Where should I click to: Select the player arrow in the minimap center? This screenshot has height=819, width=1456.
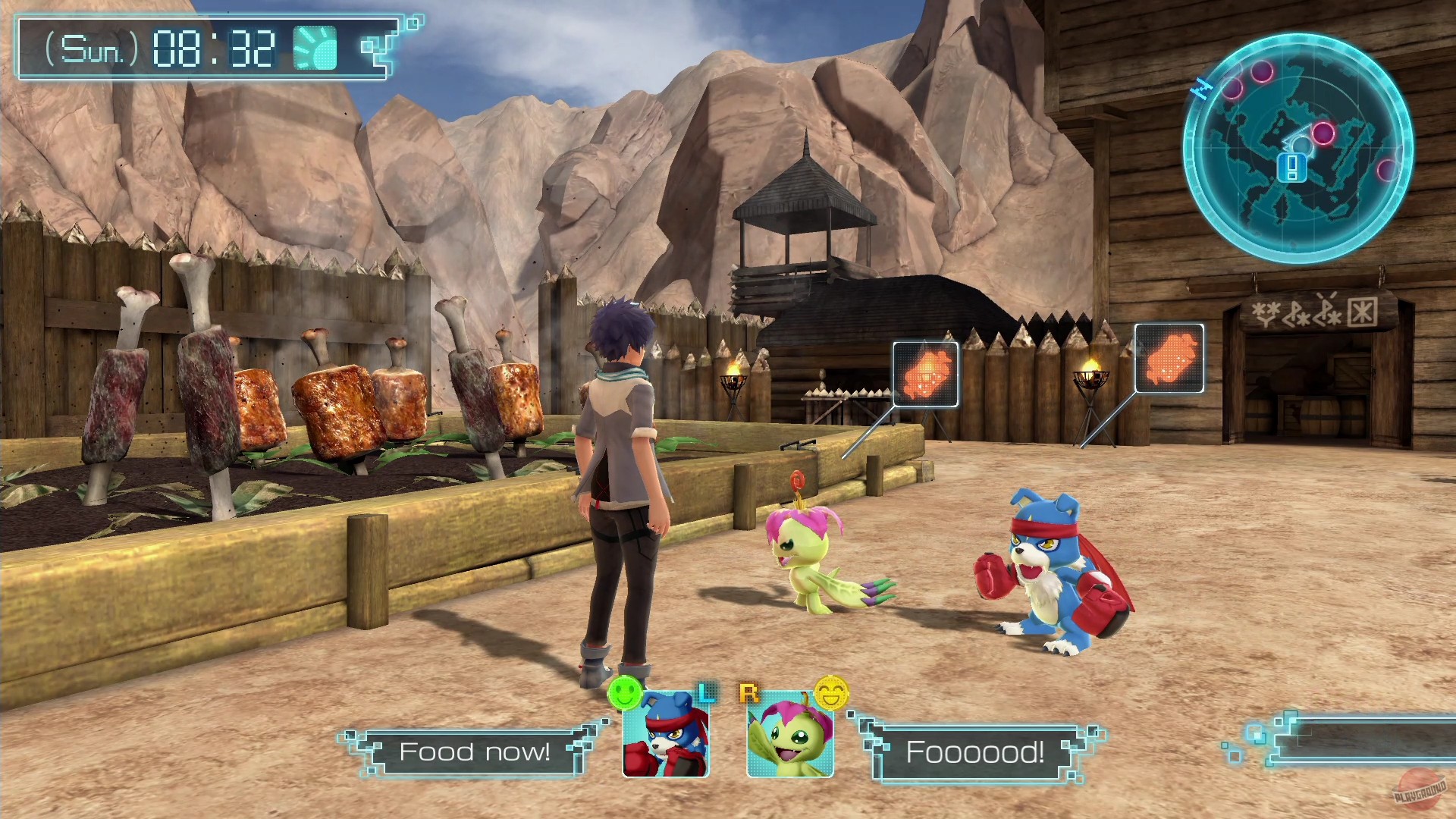1298,140
